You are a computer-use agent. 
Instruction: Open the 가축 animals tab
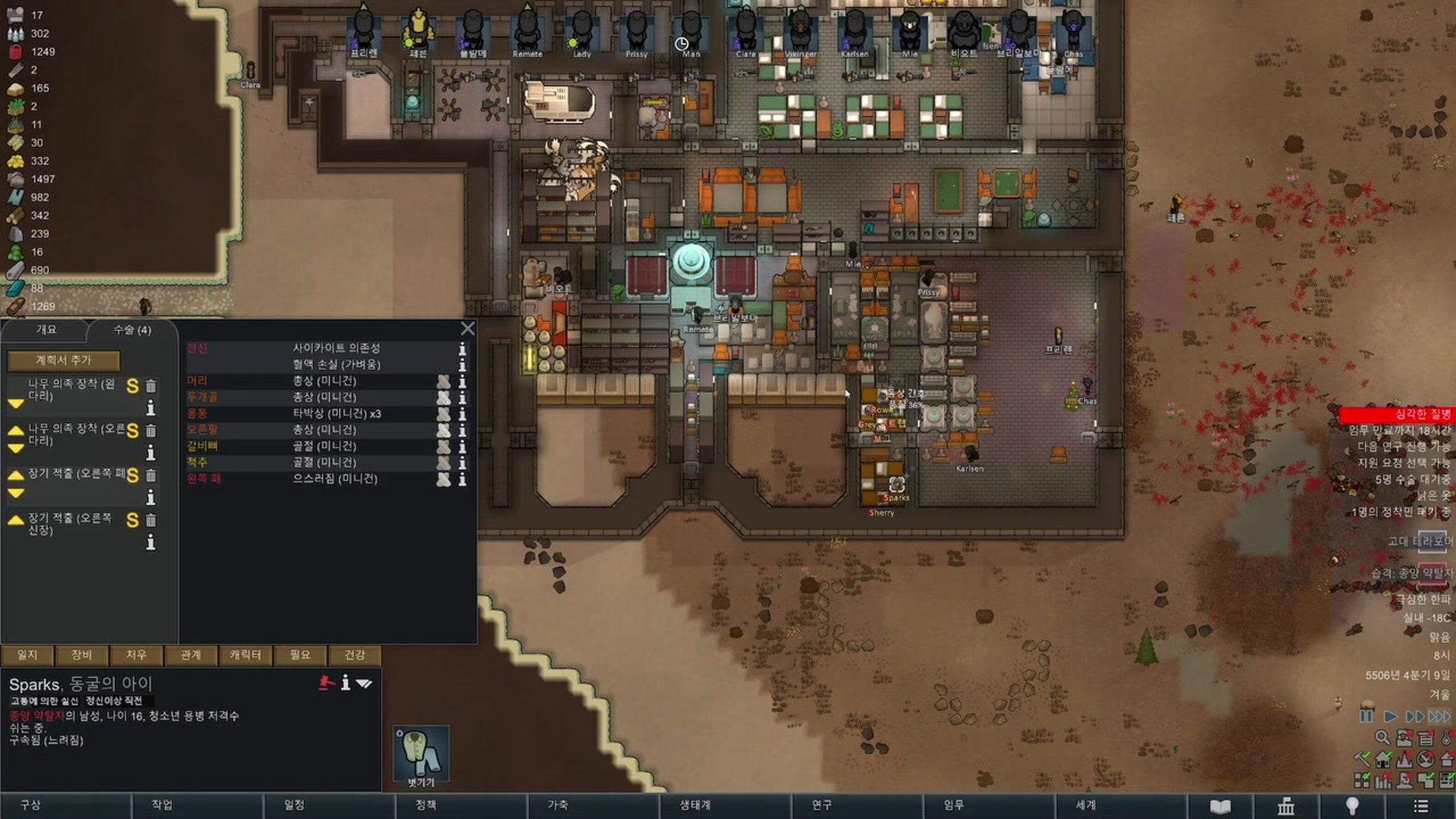pos(558,805)
